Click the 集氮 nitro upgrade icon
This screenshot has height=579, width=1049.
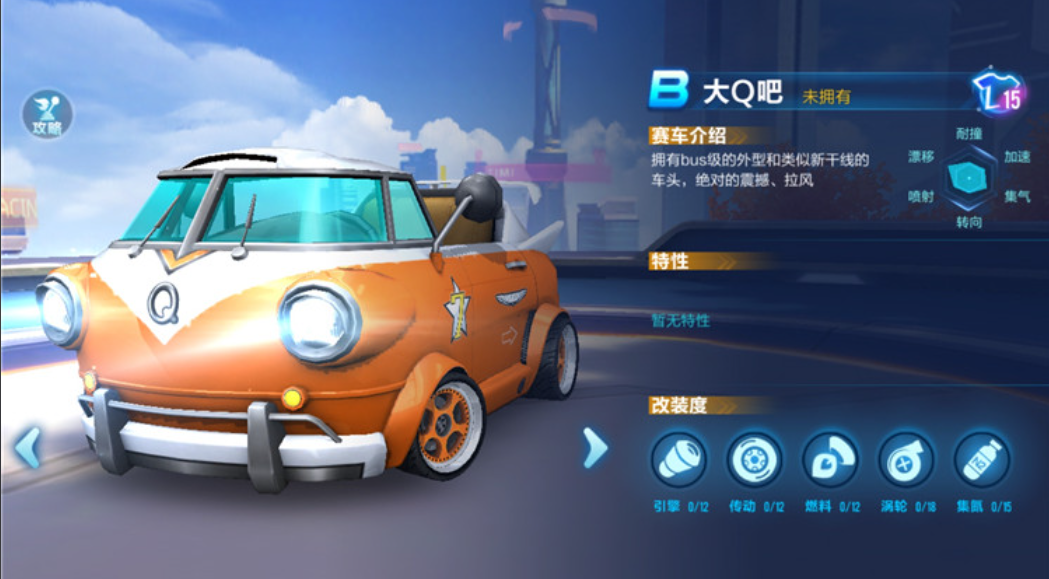[x=981, y=461]
